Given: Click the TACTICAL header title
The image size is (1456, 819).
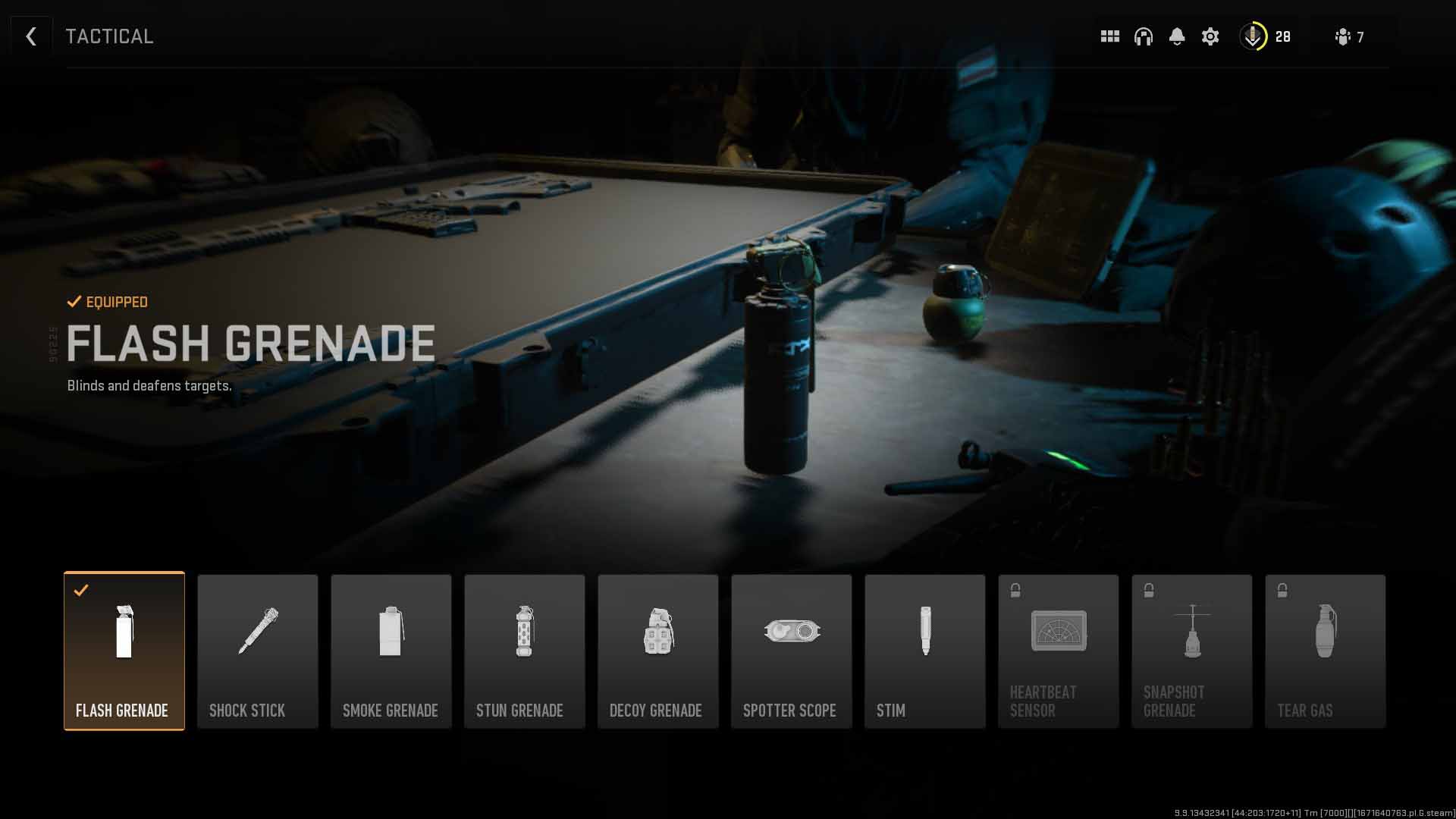Looking at the screenshot, I should pos(110,35).
